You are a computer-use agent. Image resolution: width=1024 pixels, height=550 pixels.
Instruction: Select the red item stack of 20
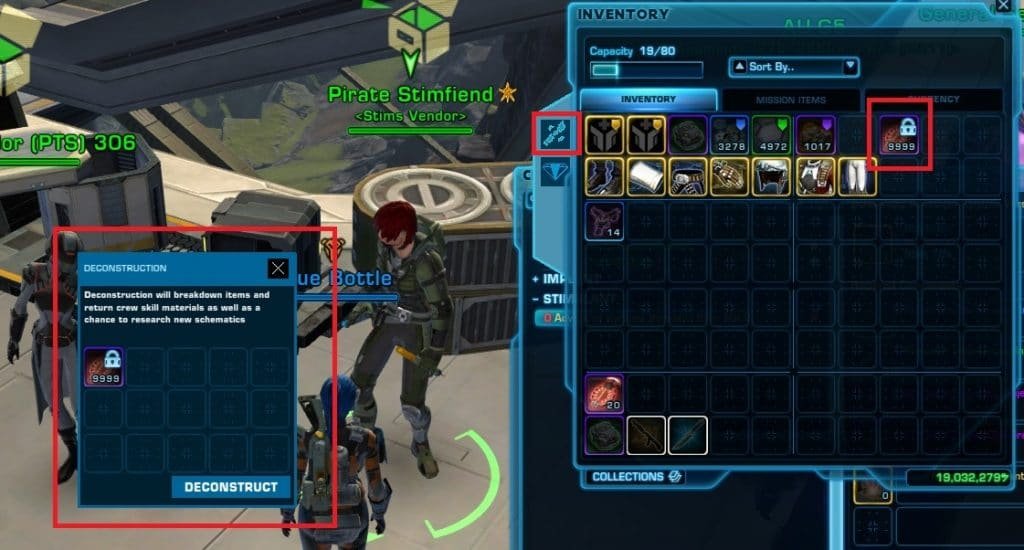click(605, 394)
